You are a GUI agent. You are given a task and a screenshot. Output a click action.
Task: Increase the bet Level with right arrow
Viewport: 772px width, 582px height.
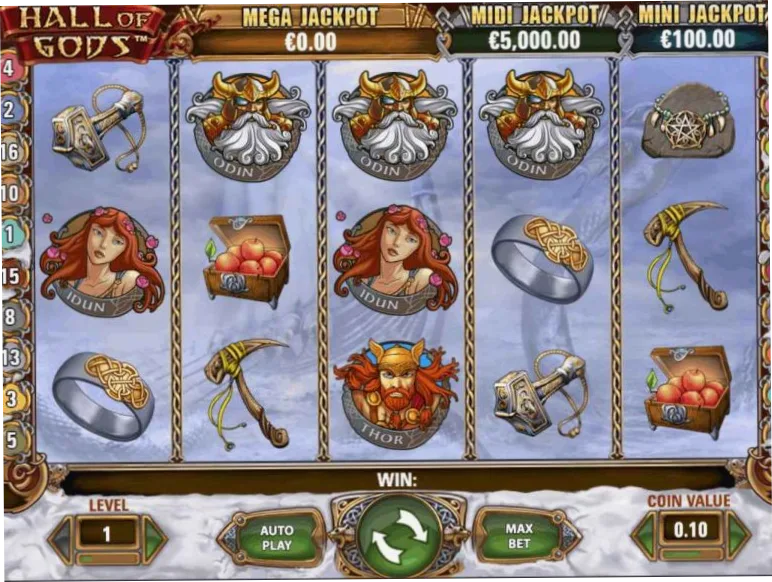[153, 538]
